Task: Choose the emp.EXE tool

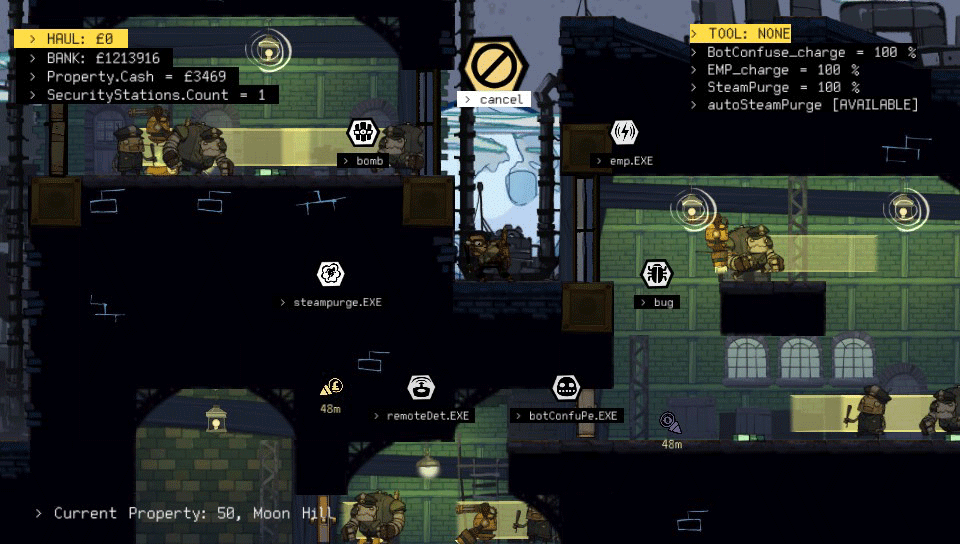Action: point(624,132)
